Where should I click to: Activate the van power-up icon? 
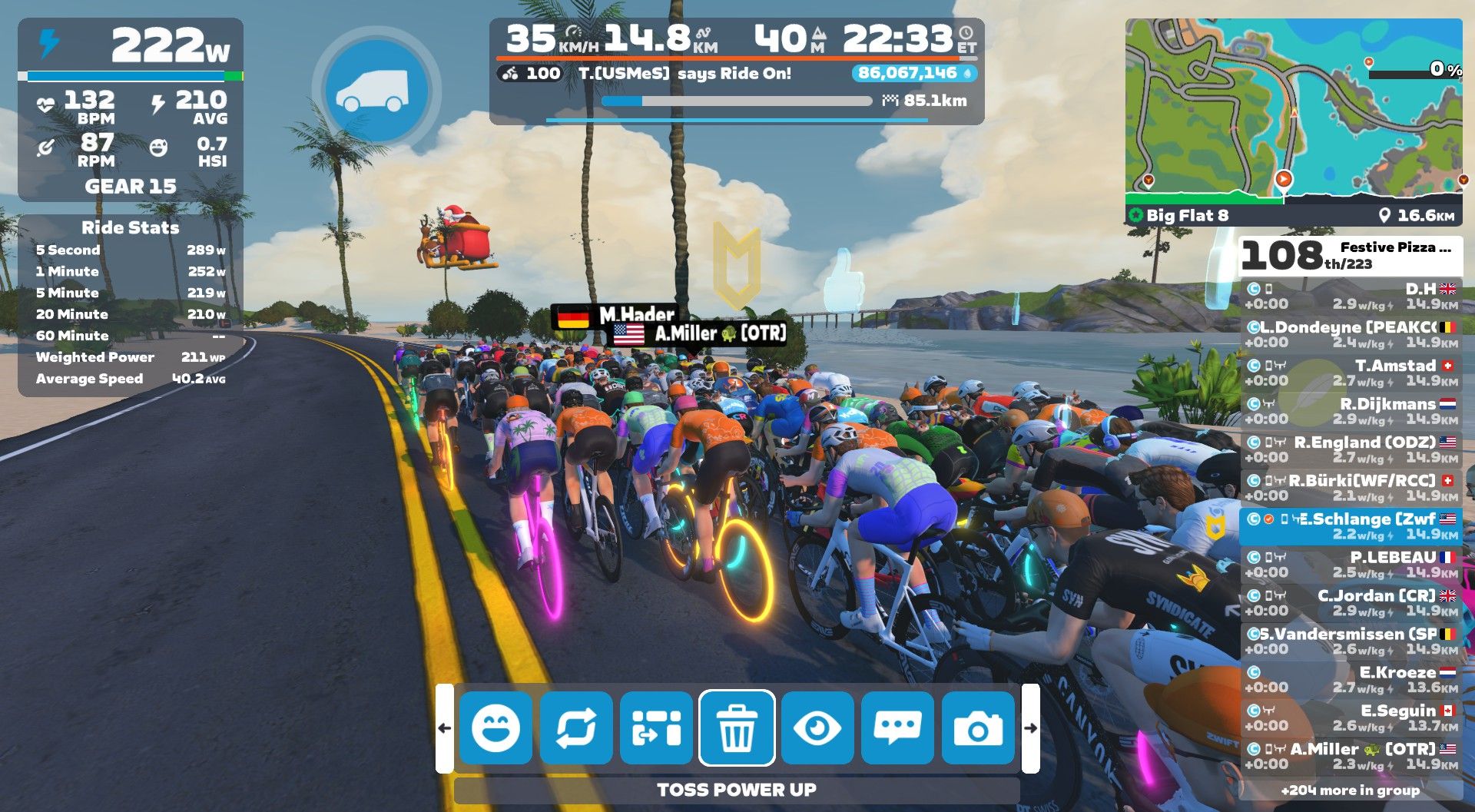tap(376, 90)
